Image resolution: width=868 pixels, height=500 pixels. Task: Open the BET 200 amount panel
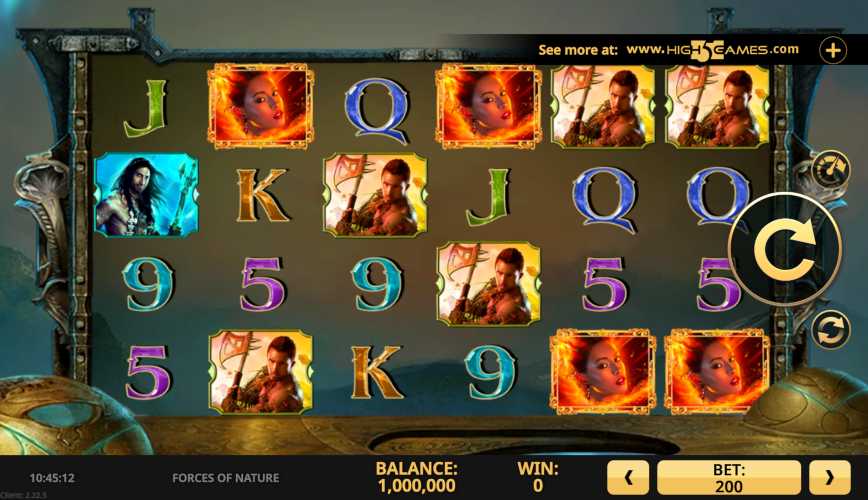point(728,477)
